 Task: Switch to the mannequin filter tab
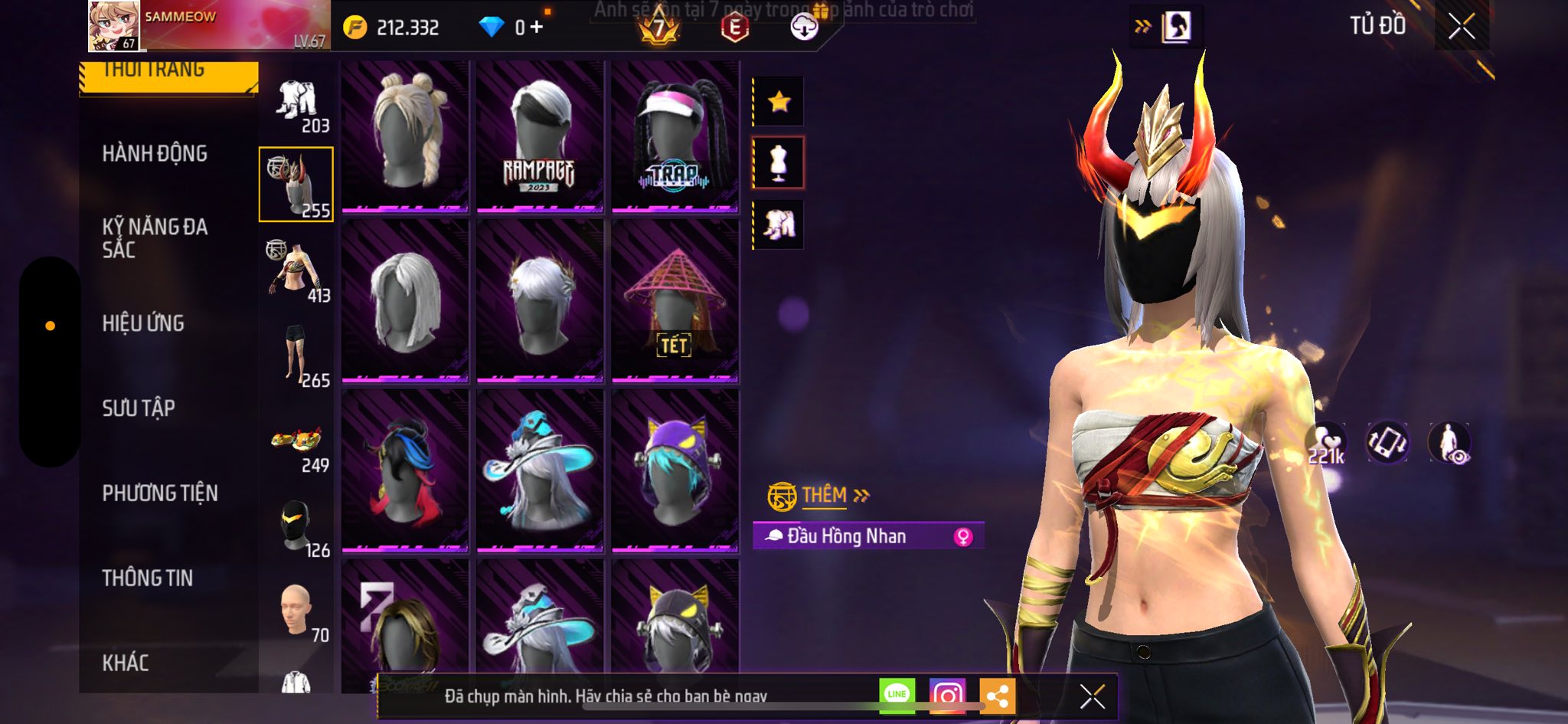(x=779, y=163)
